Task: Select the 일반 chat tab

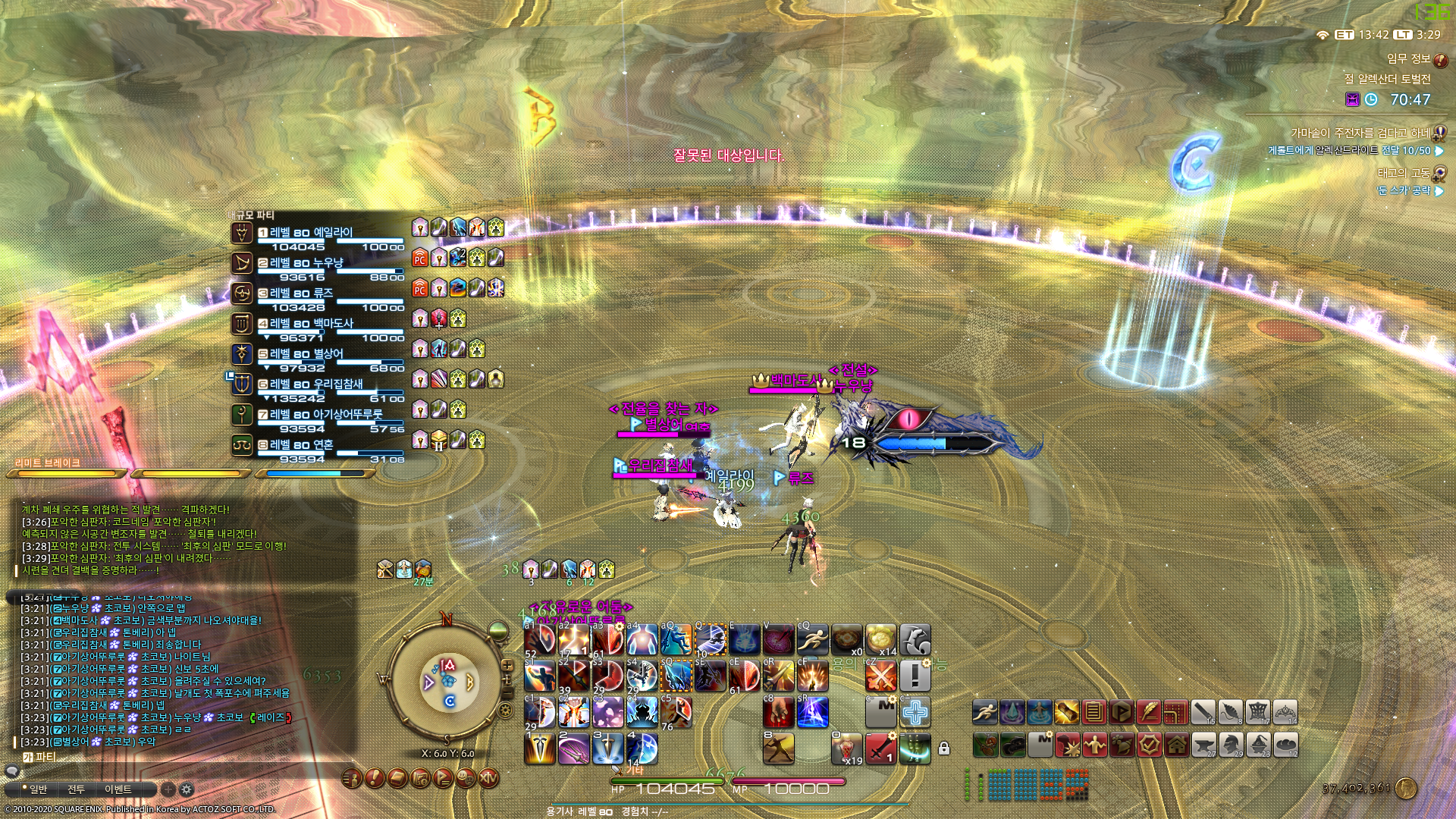Action: (35, 789)
